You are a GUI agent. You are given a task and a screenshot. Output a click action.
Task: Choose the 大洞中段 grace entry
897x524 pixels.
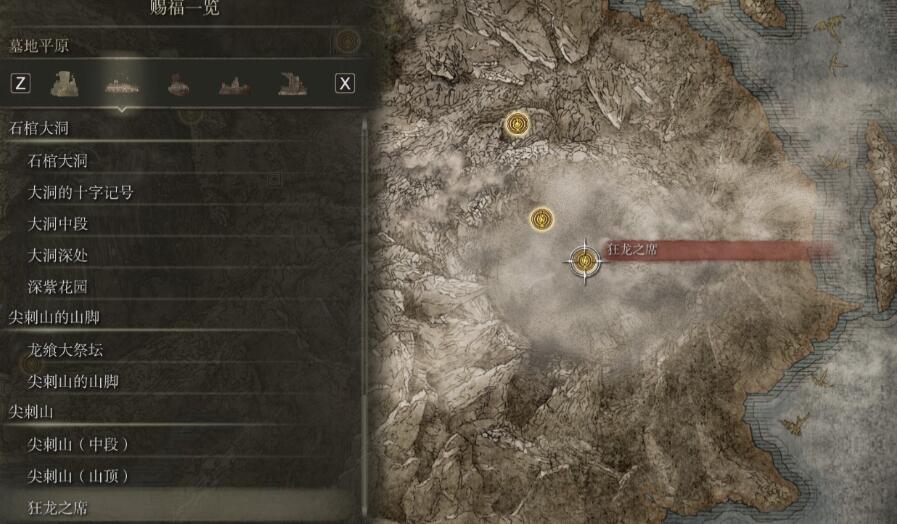point(58,224)
